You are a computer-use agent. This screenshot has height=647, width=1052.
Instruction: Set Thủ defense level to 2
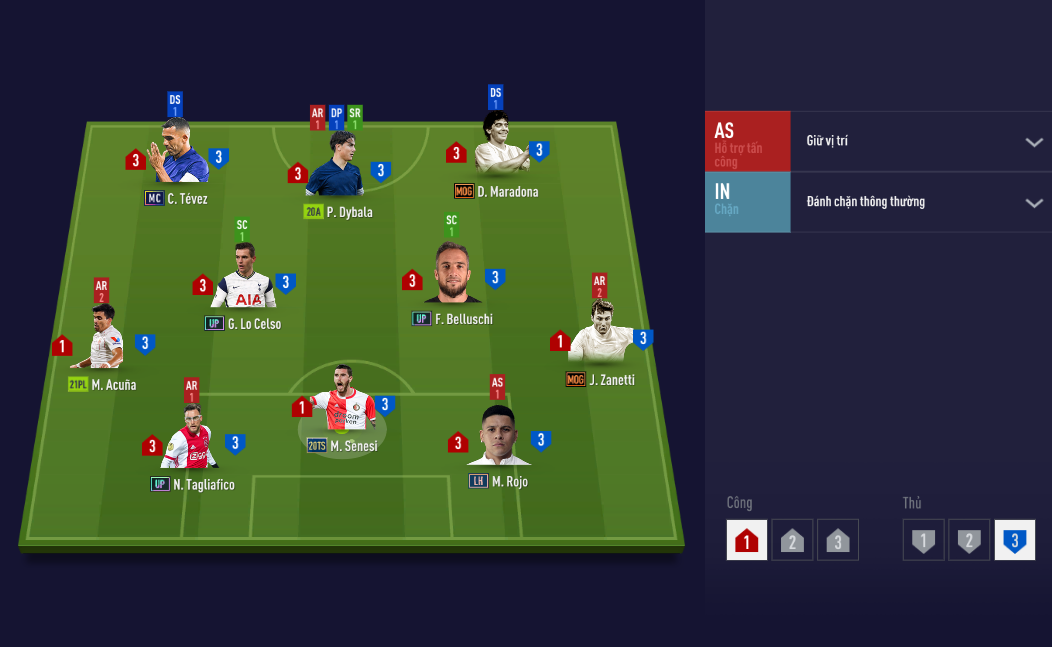pos(969,541)
